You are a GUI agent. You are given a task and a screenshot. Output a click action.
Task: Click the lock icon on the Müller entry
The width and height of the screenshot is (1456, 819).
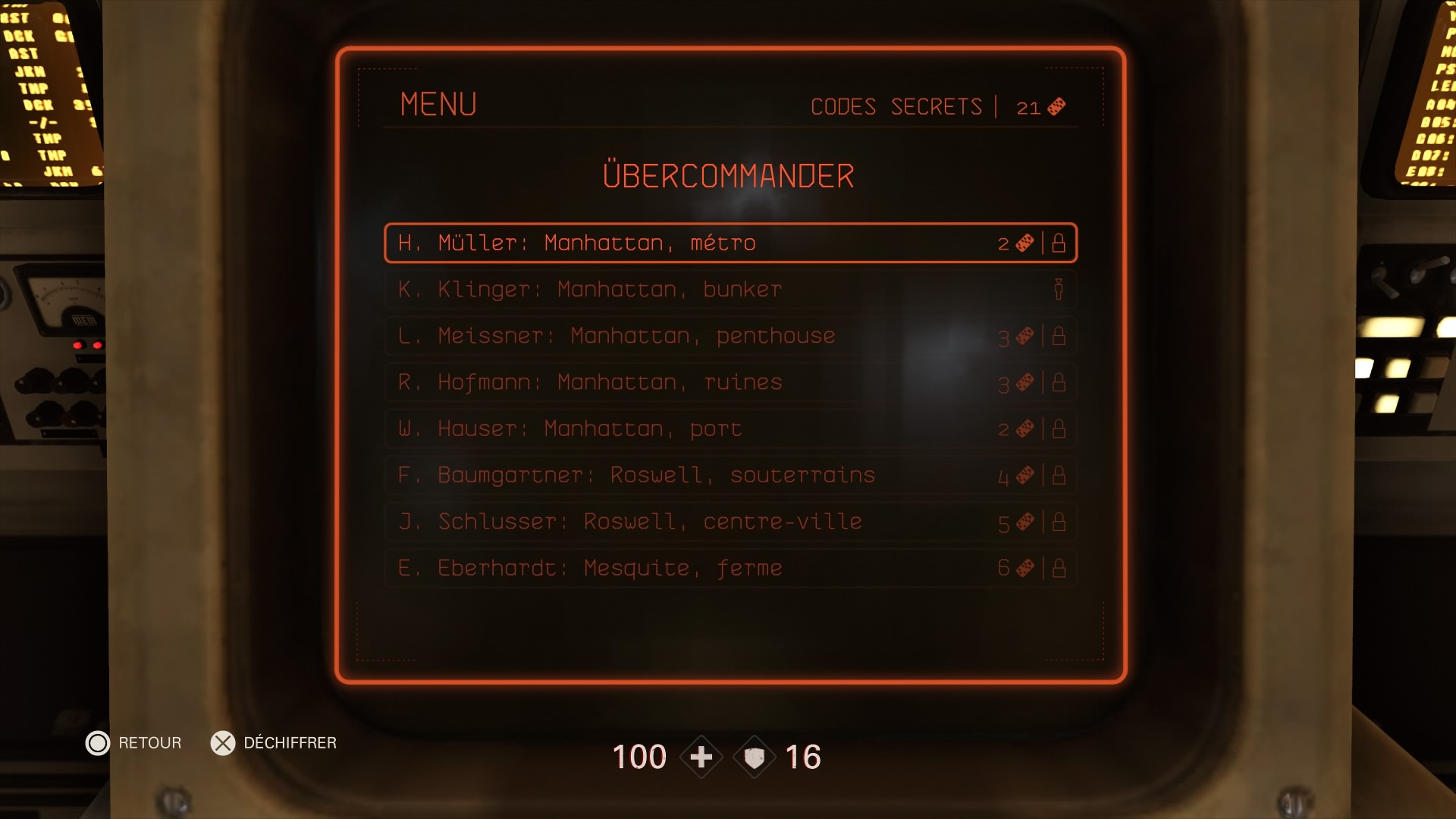1059,243
